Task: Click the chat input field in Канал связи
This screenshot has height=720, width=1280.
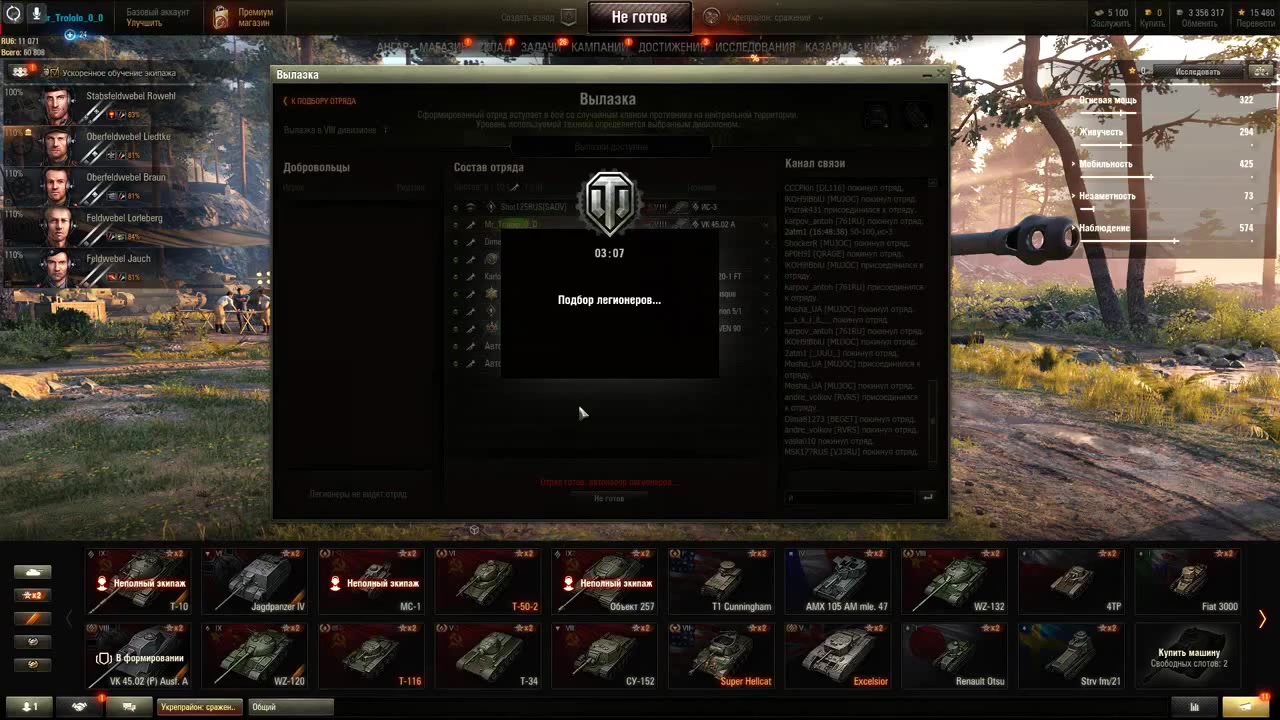Action: tap(850, 497)
